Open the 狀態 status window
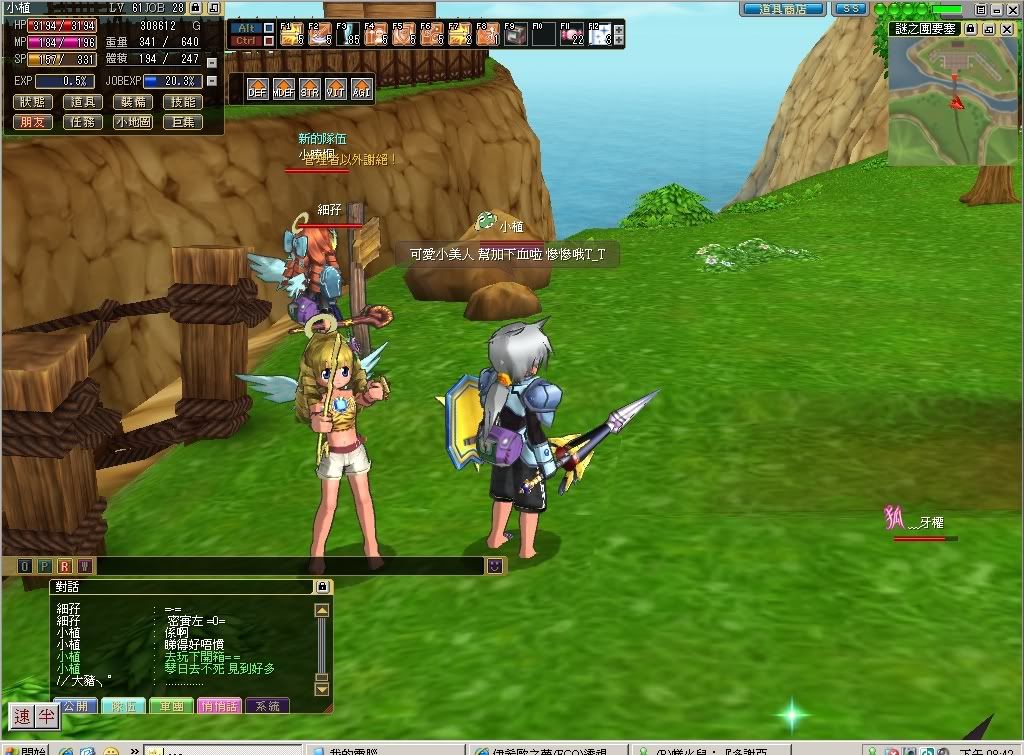1024x755 pixels. click(x=34, y=102)
